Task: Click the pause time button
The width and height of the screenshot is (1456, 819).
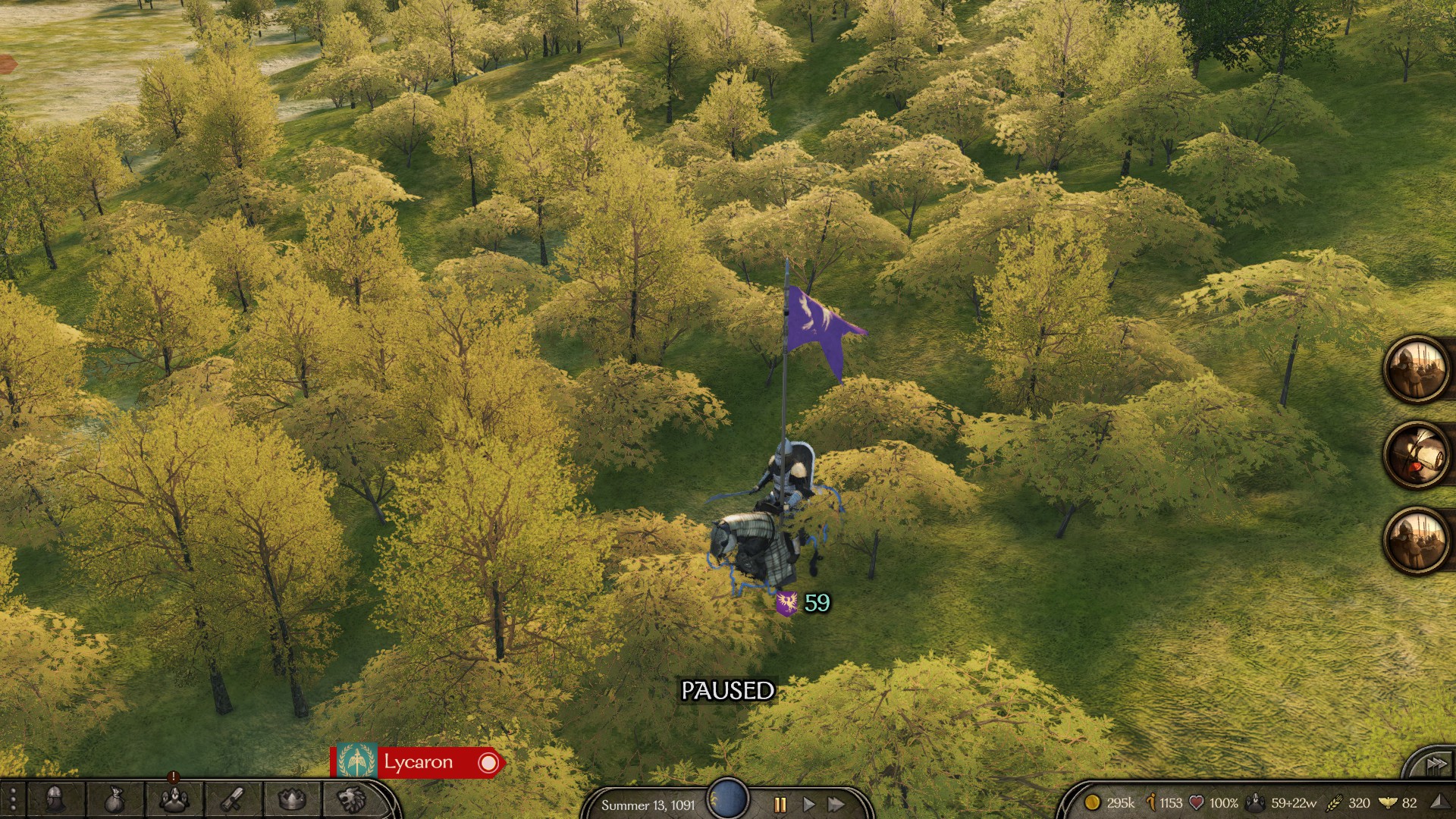Action: pyautogui.click(x=780, y=804)
